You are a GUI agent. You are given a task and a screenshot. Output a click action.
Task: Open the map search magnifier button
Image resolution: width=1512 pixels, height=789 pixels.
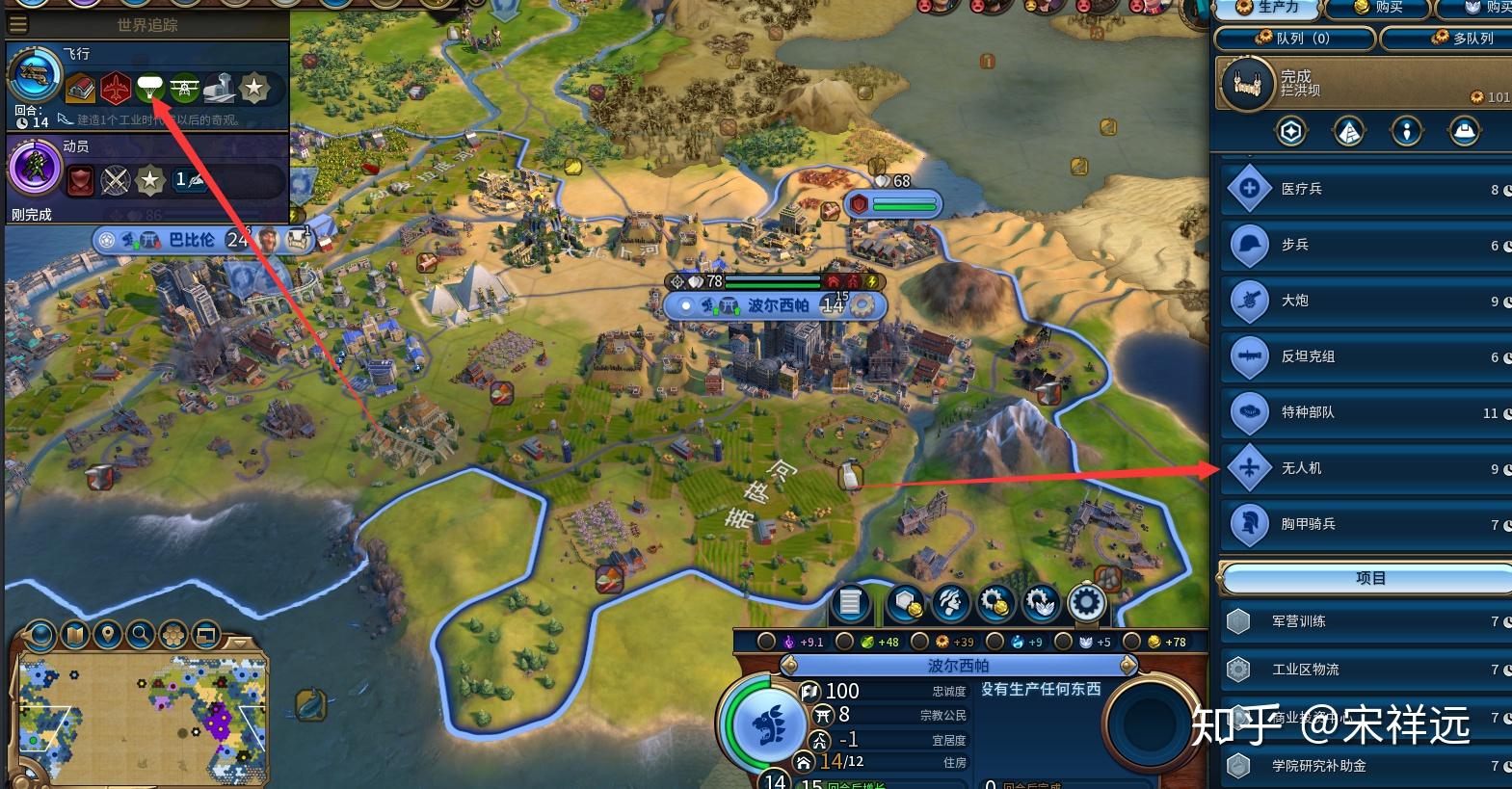[x=141, y=634]
